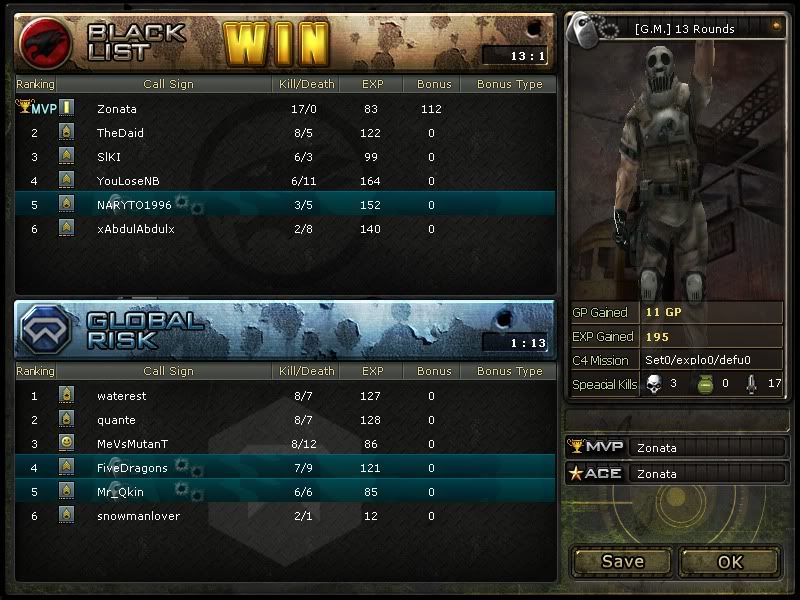Confirm results with the OK button
The height and width of the screenshot is (600, 800).
[x=730, y=561]
